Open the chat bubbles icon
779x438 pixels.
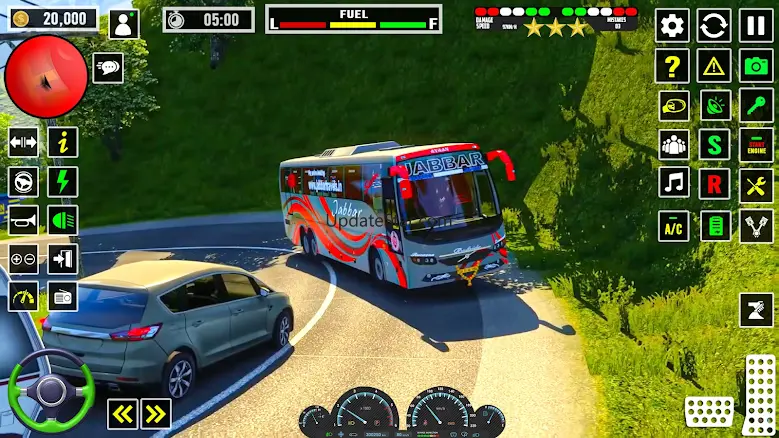click(107, 68)
